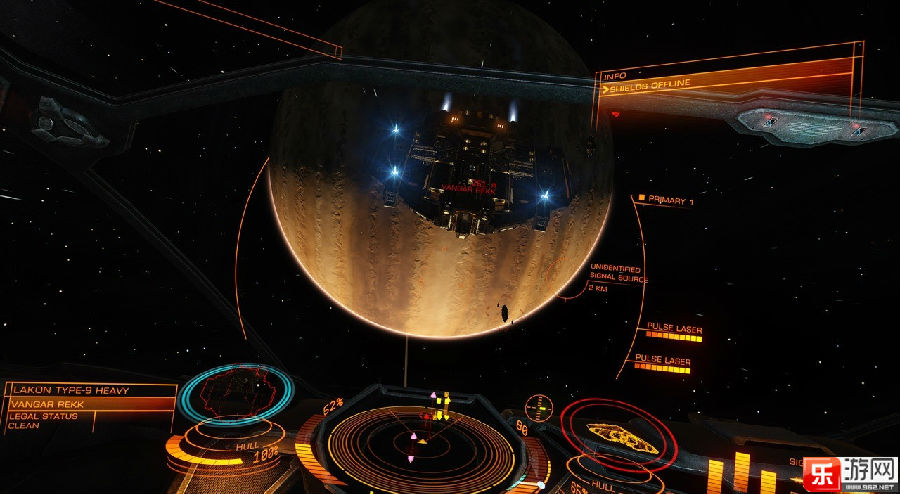The image size is (900, 494).
Task: Click the 乐游网 watermark logo
Action: 848,471
